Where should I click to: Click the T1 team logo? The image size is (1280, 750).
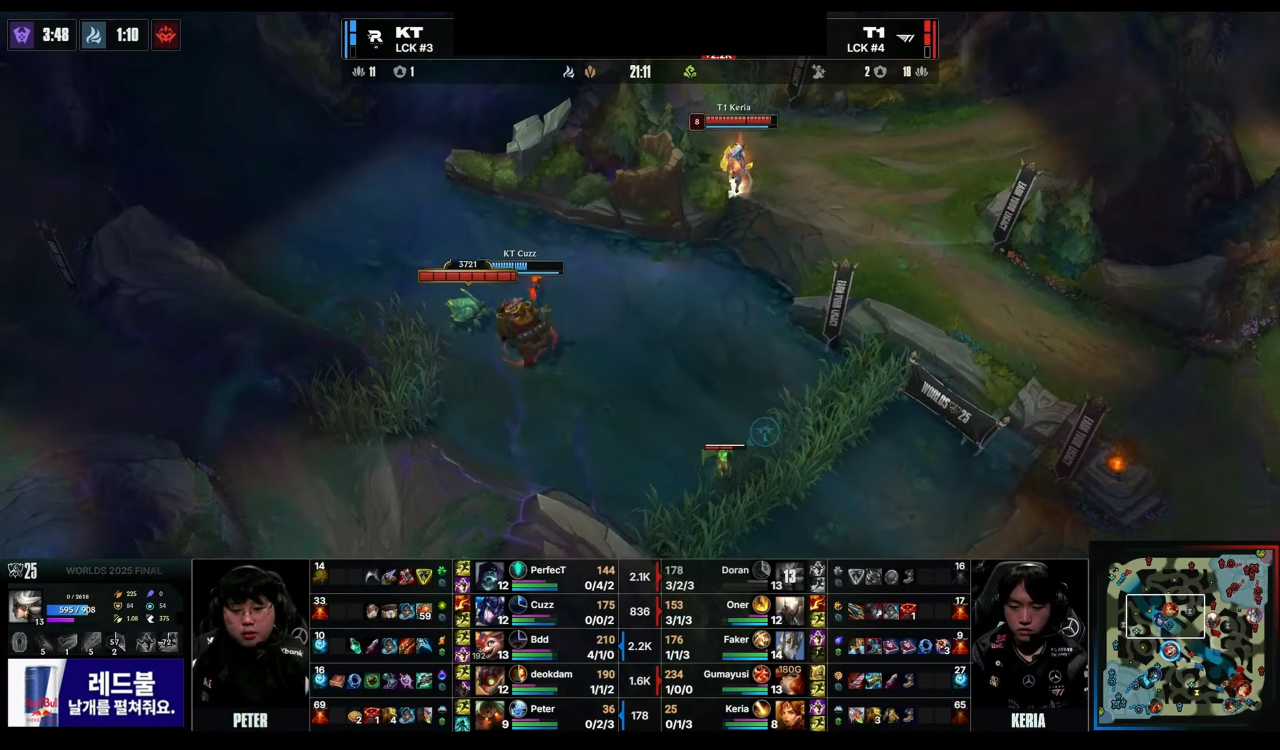(x=905, y=38)
